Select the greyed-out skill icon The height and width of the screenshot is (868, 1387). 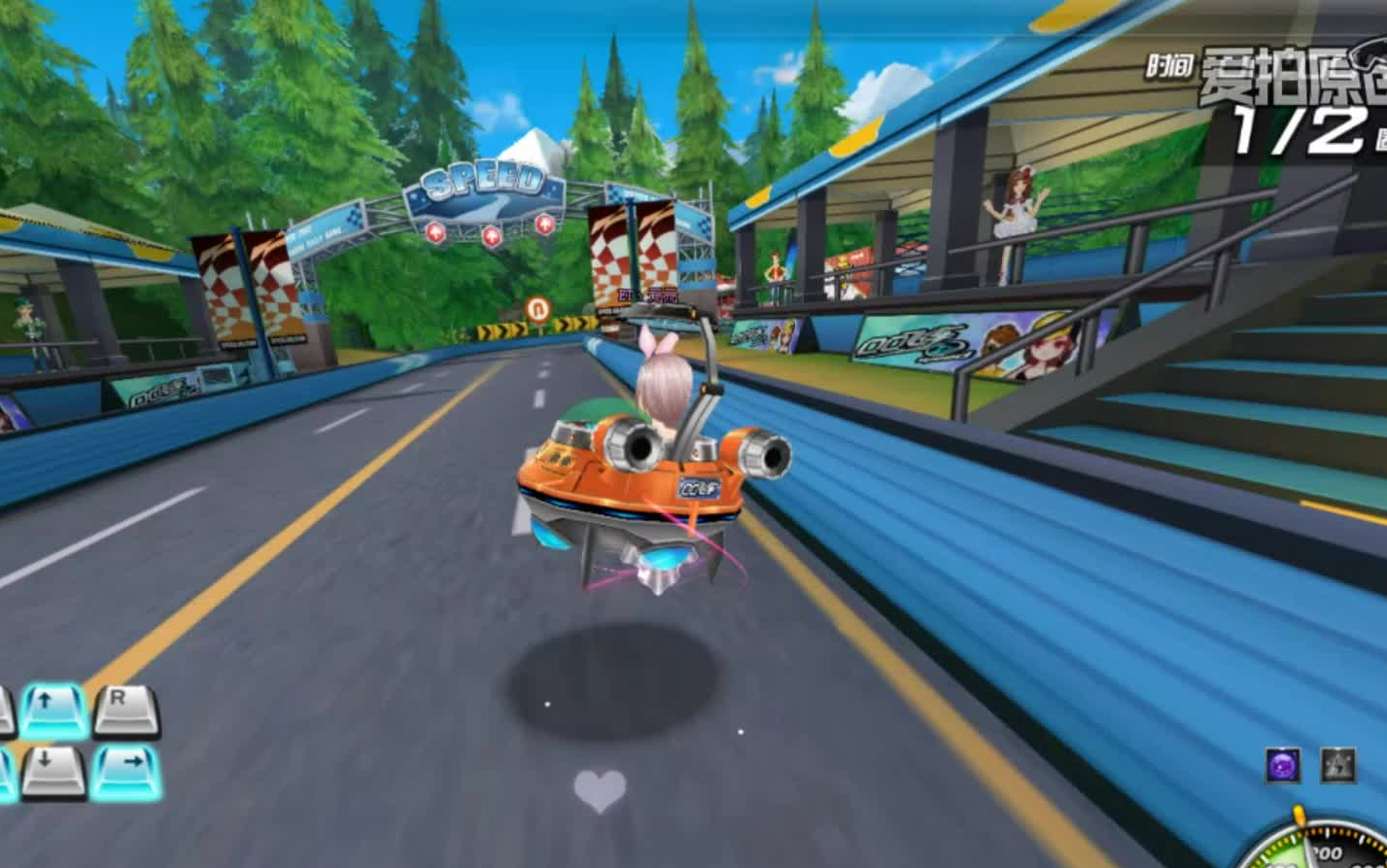click(1337, 765)
